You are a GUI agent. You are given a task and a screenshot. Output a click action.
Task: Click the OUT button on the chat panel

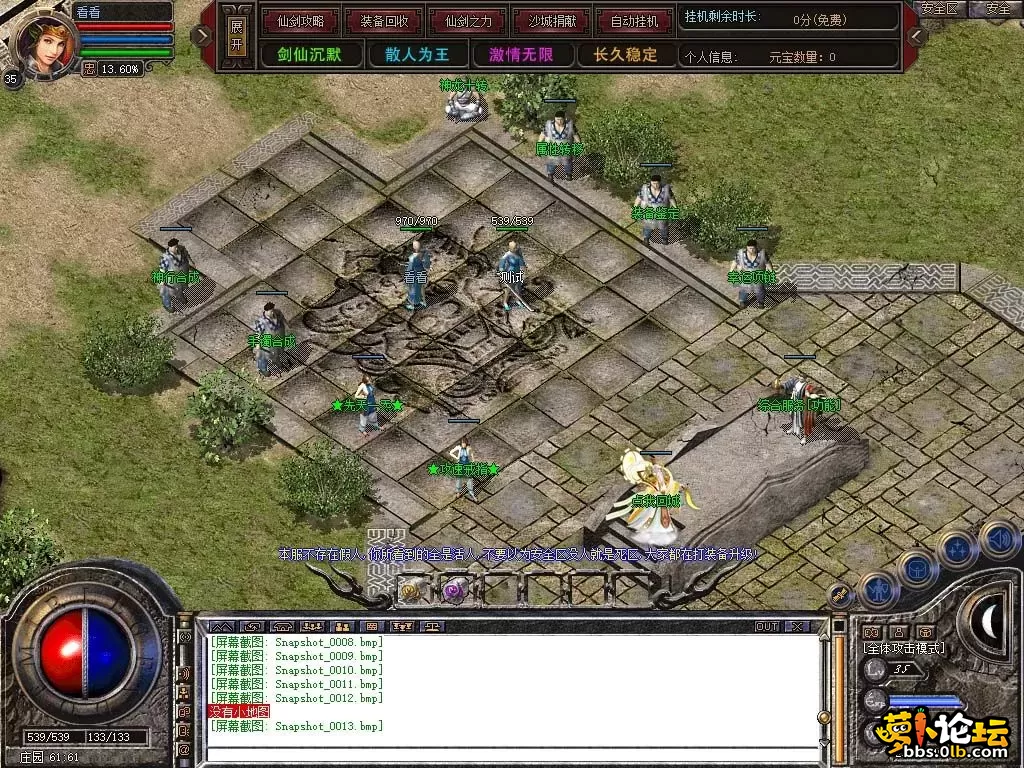[766, 626]
